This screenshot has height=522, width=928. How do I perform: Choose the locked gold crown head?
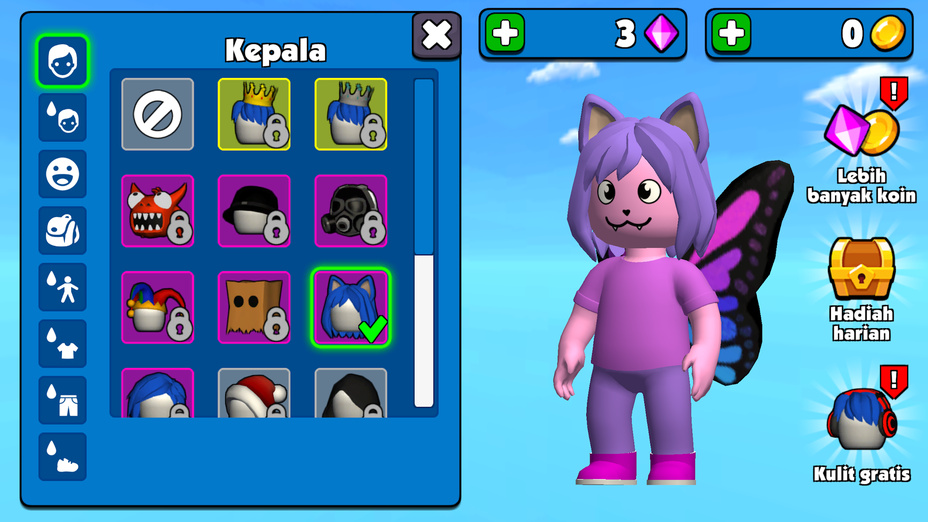pos(254,114)
